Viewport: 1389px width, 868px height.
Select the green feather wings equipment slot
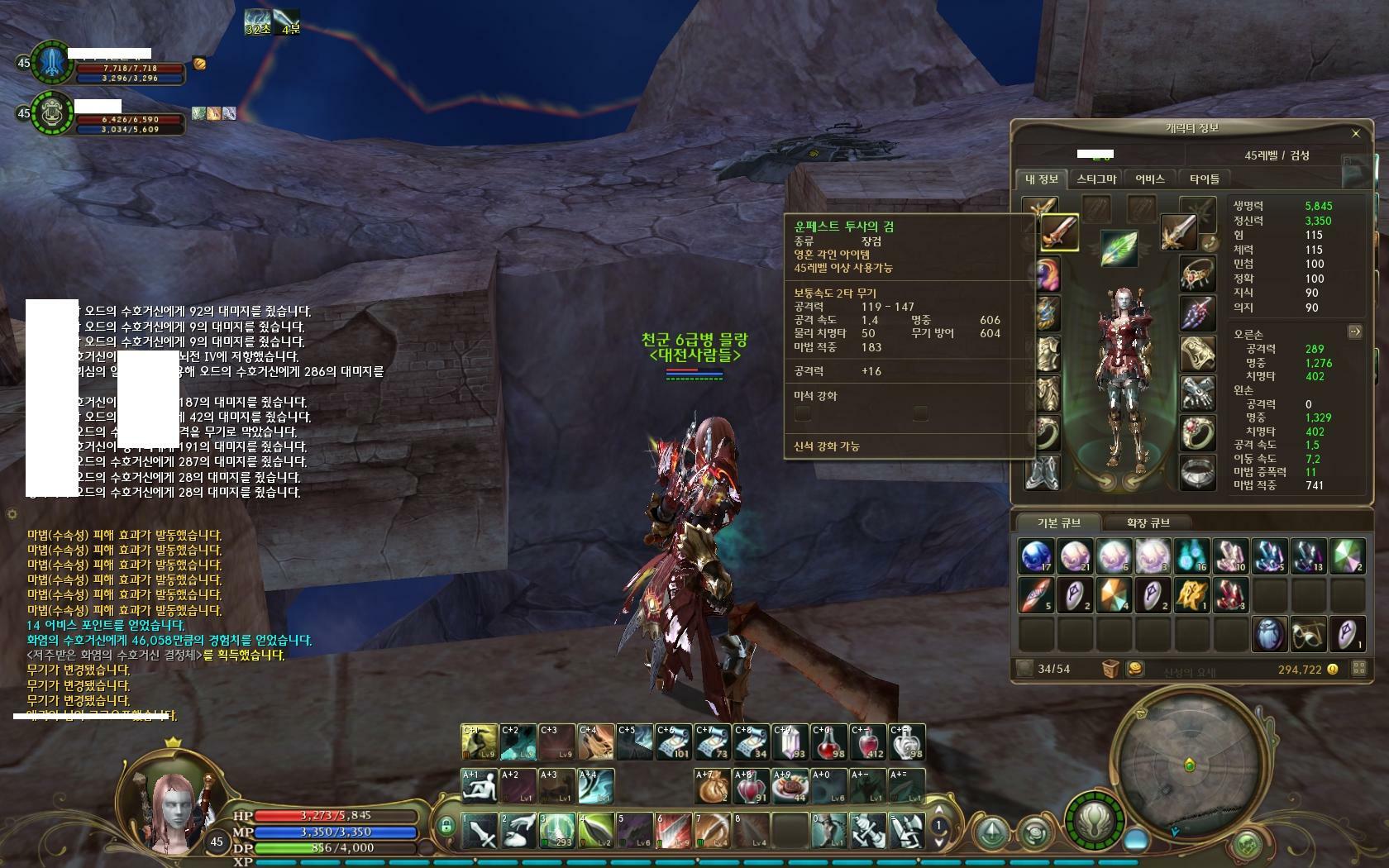[1118, 247]
